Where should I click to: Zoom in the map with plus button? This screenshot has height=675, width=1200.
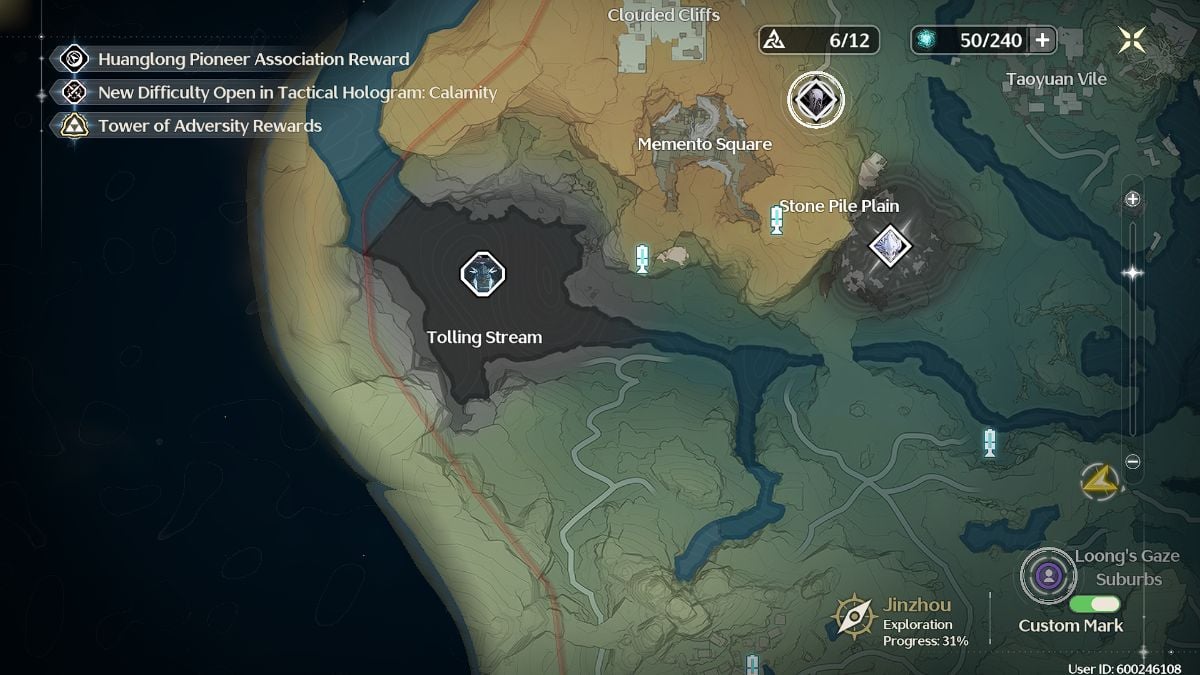[1133, 199]
